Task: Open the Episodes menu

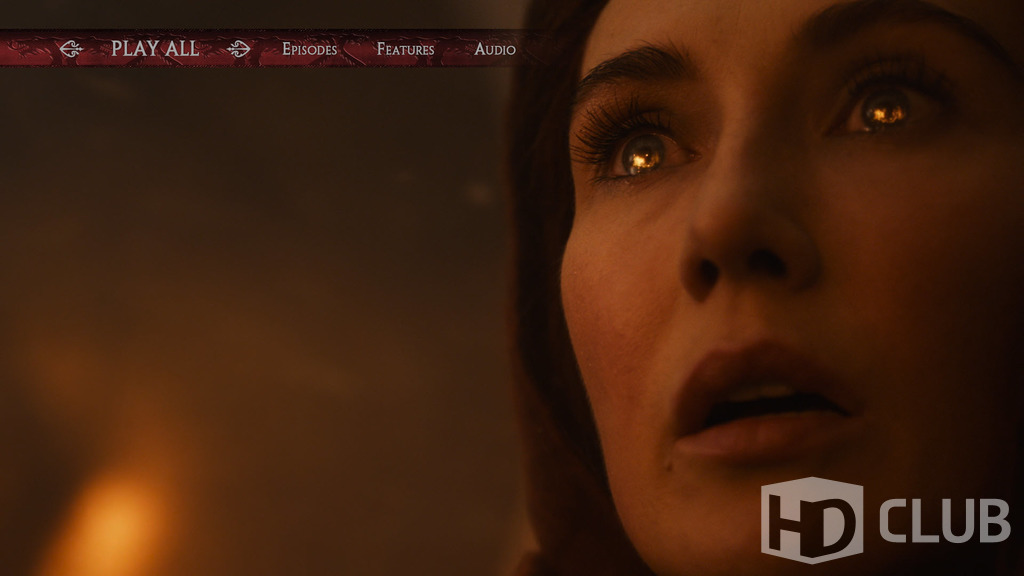Action: [x=309, y=49]
